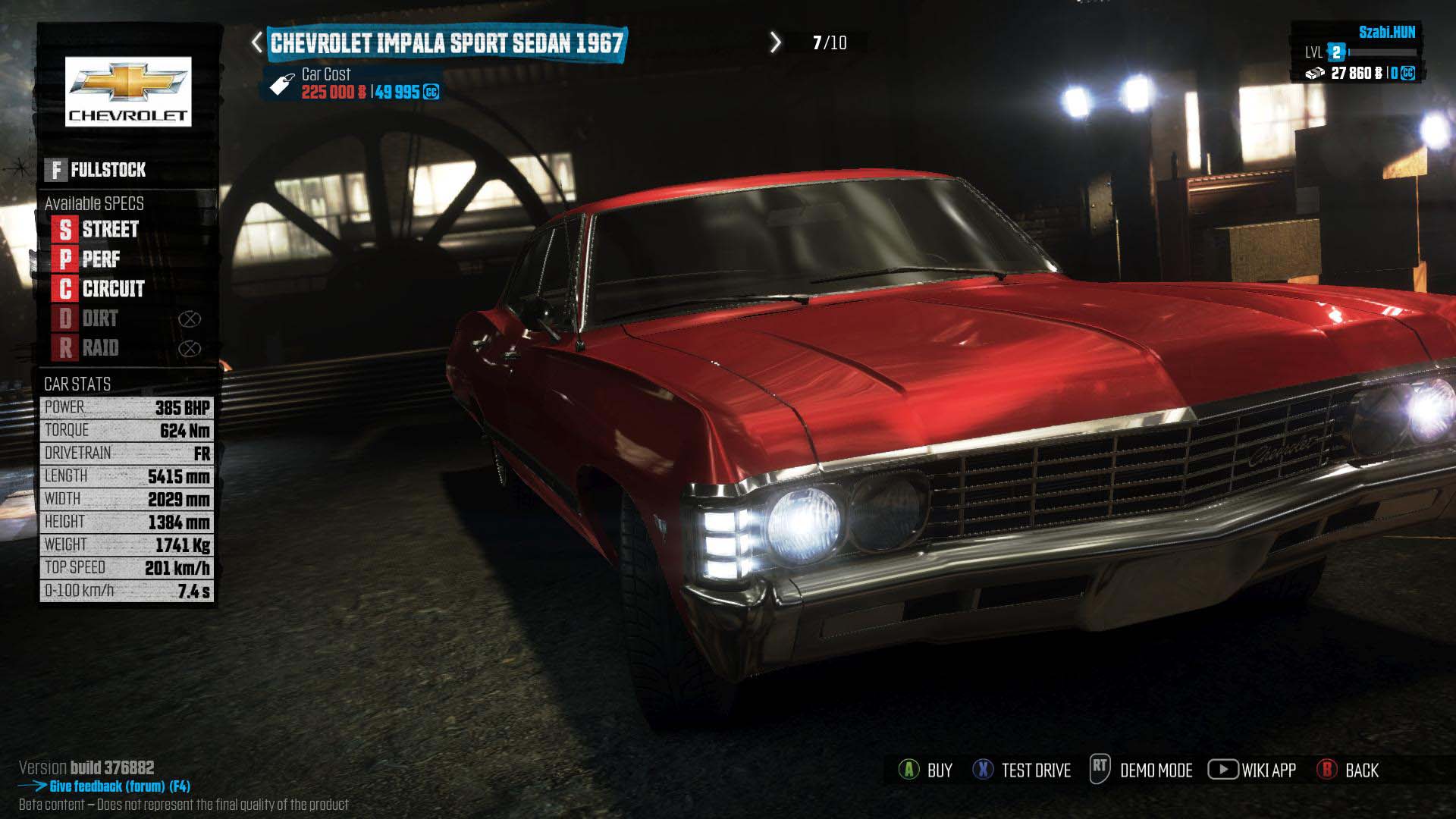
Task: Start a Test Drive
Action: pos(1022,770)
